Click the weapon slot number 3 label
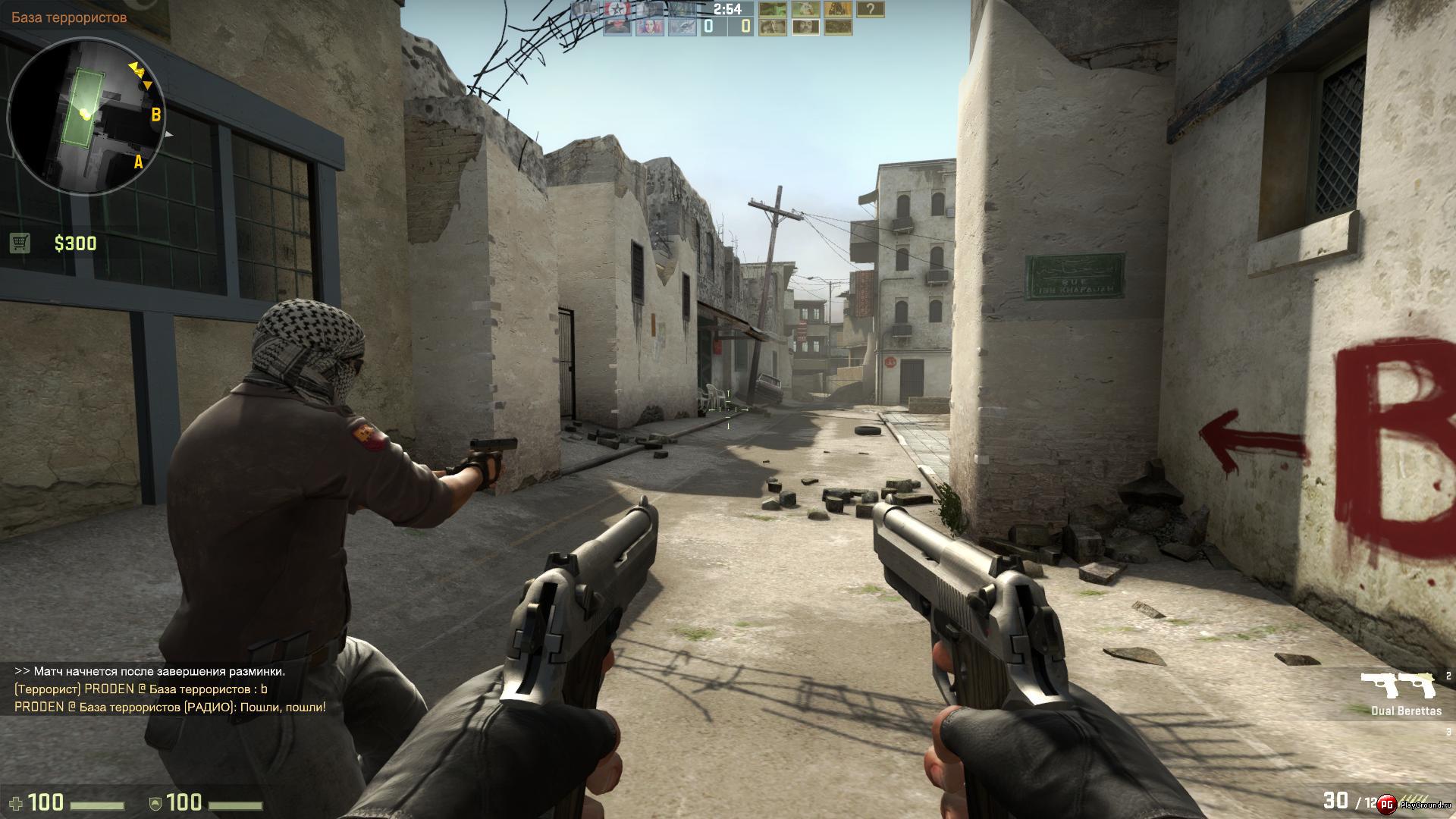 click(1448, 732)
